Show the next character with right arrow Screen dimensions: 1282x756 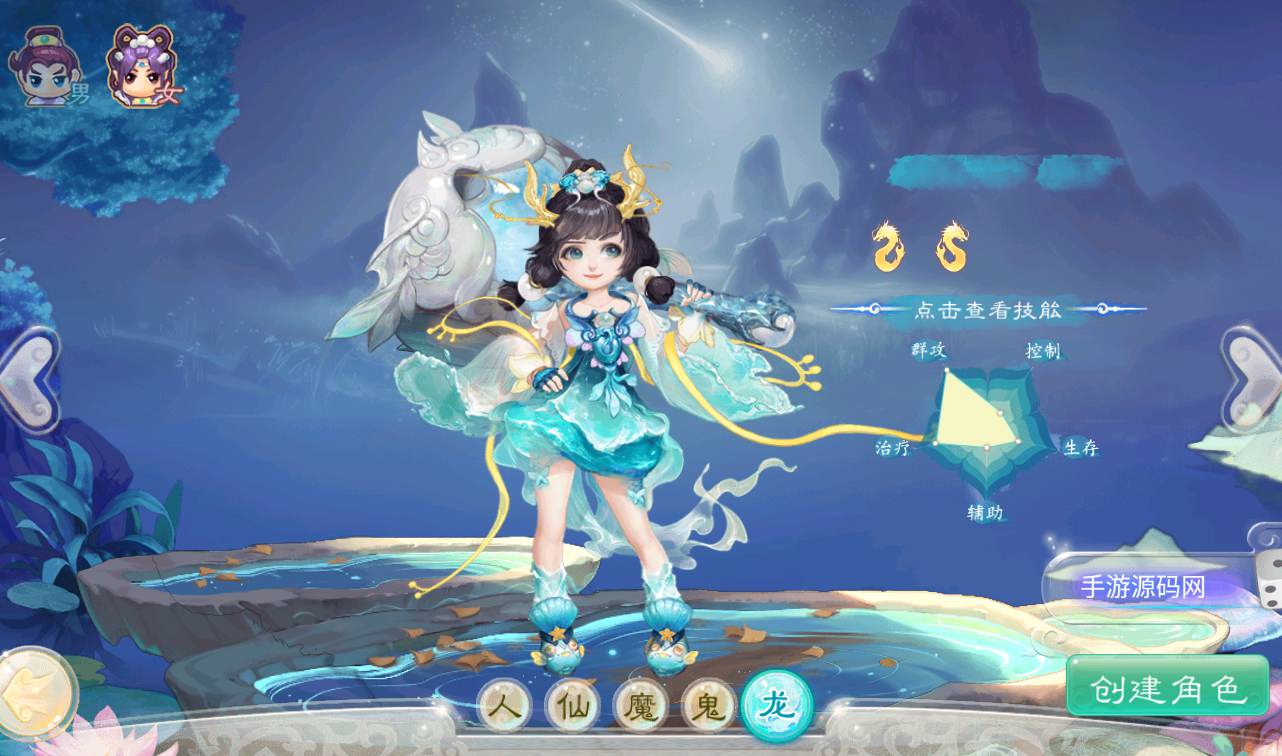coord(1254,380)
